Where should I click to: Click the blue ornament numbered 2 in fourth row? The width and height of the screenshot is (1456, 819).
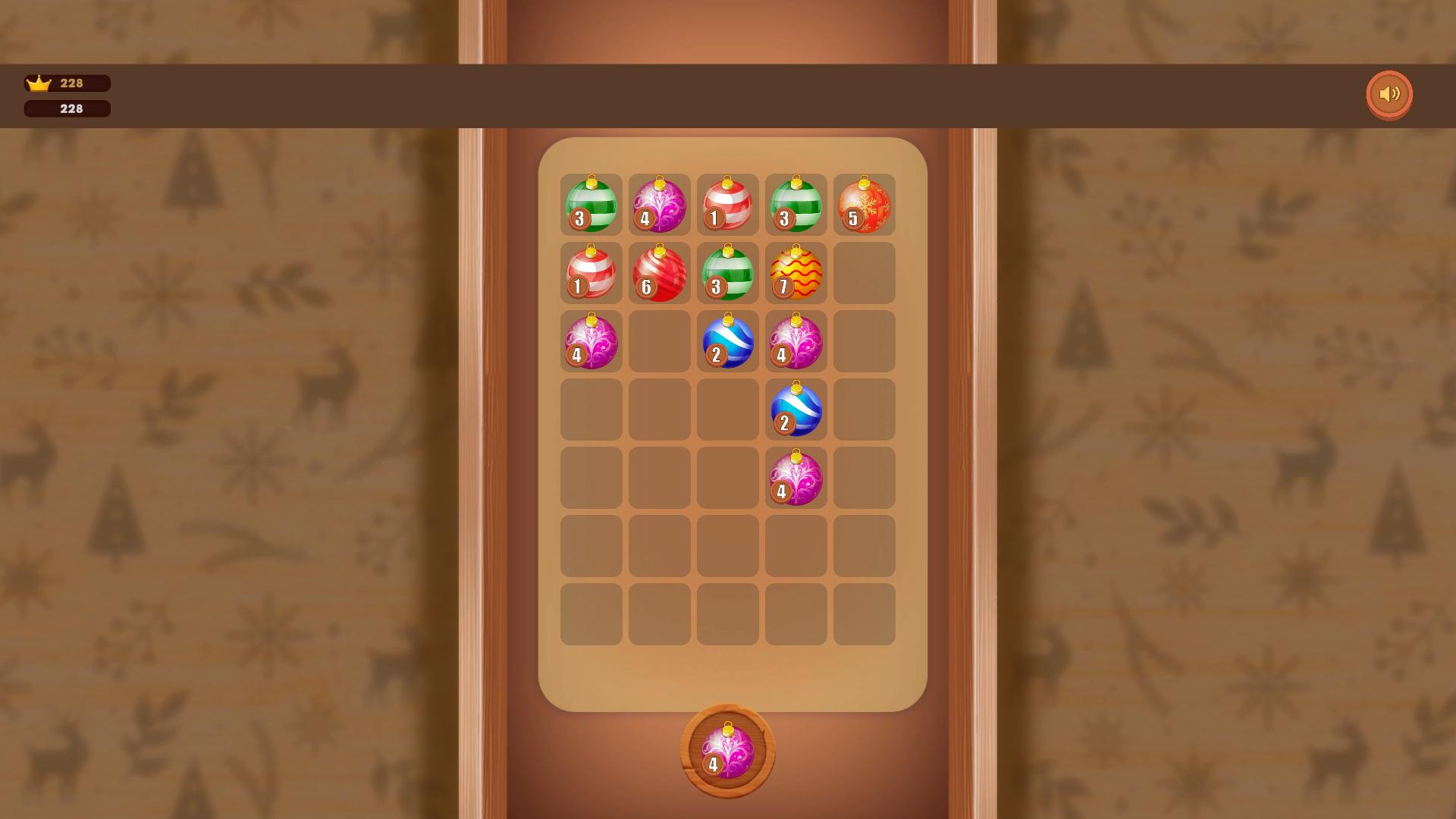pos(795,409)
